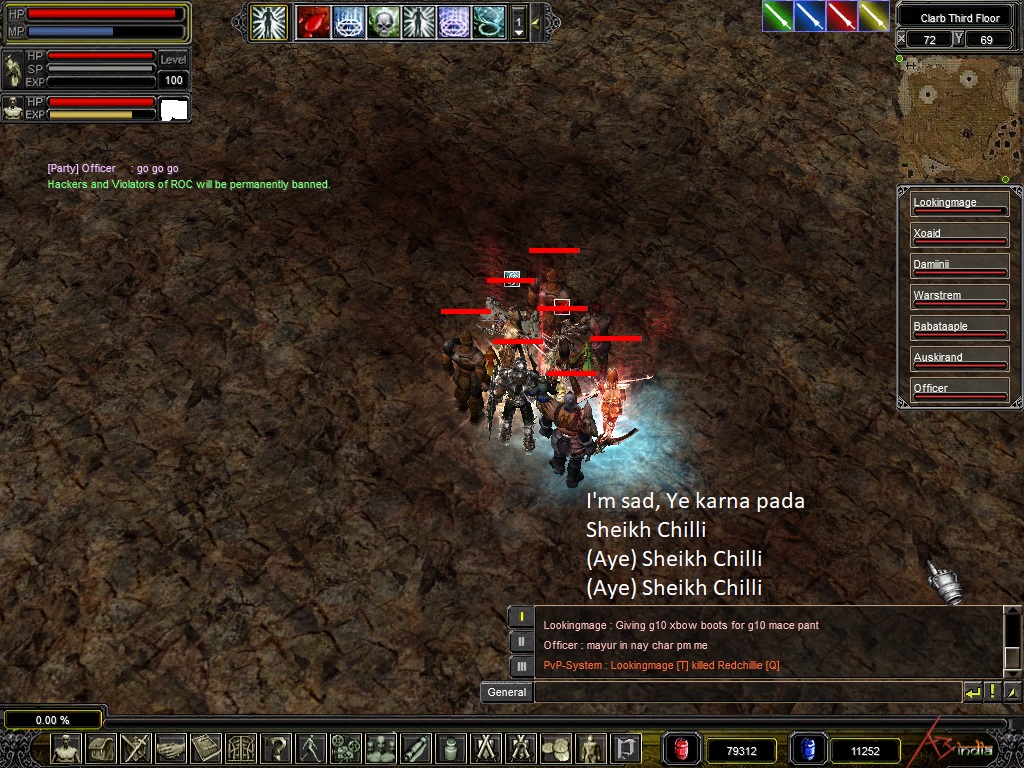The width and height of the screenshot is (1024, 768).
Task: Open the character figure toolbar button
Action: pyautogui.click(x=66, y=748)
